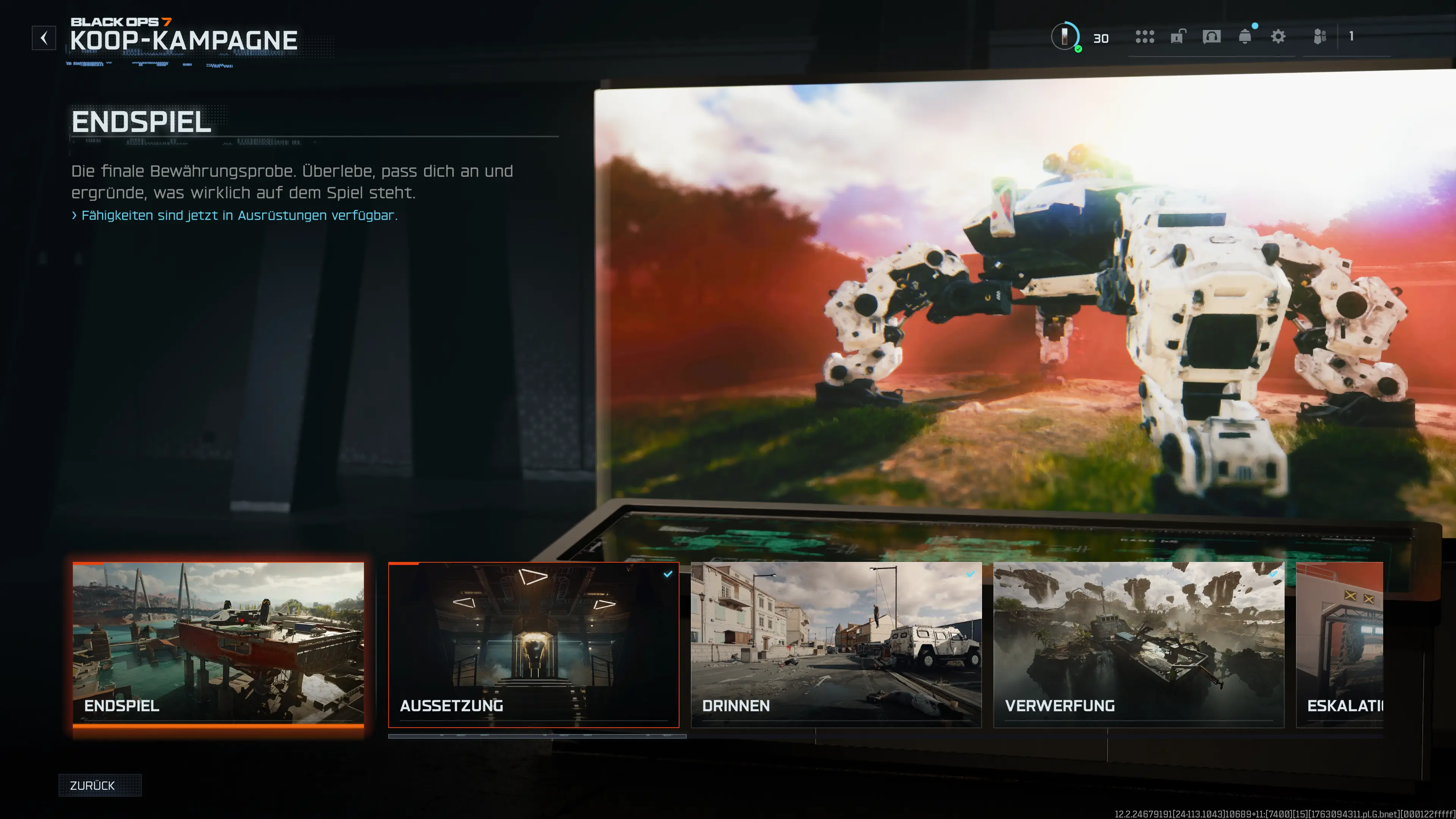The height and width of the screenshot is (819, 1456).
Task: Click the unlocks padlock icon
Action: click(x=1177, y=37)
